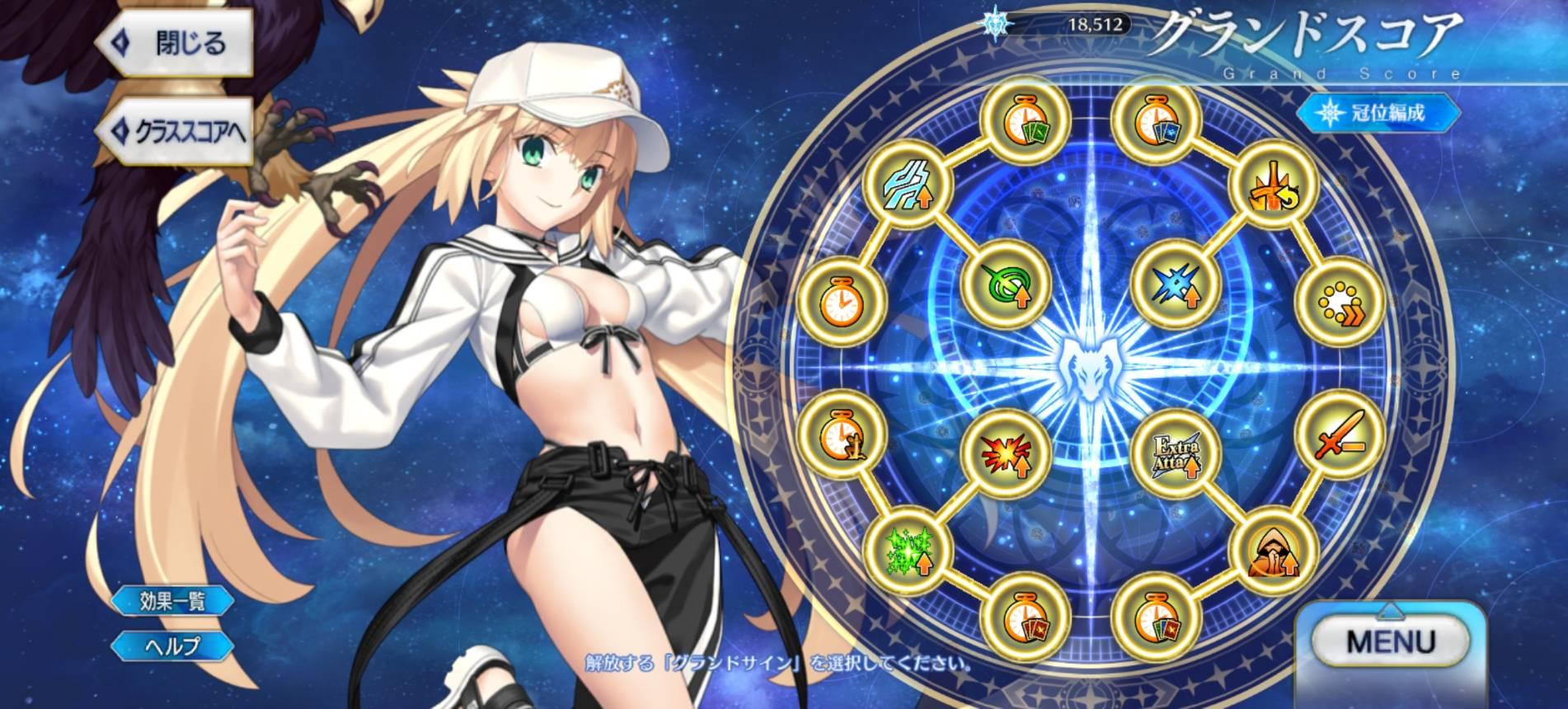Open the ヘルプ help page
The height and width of the screenshot is (709, 1568).
pos(171,646)
